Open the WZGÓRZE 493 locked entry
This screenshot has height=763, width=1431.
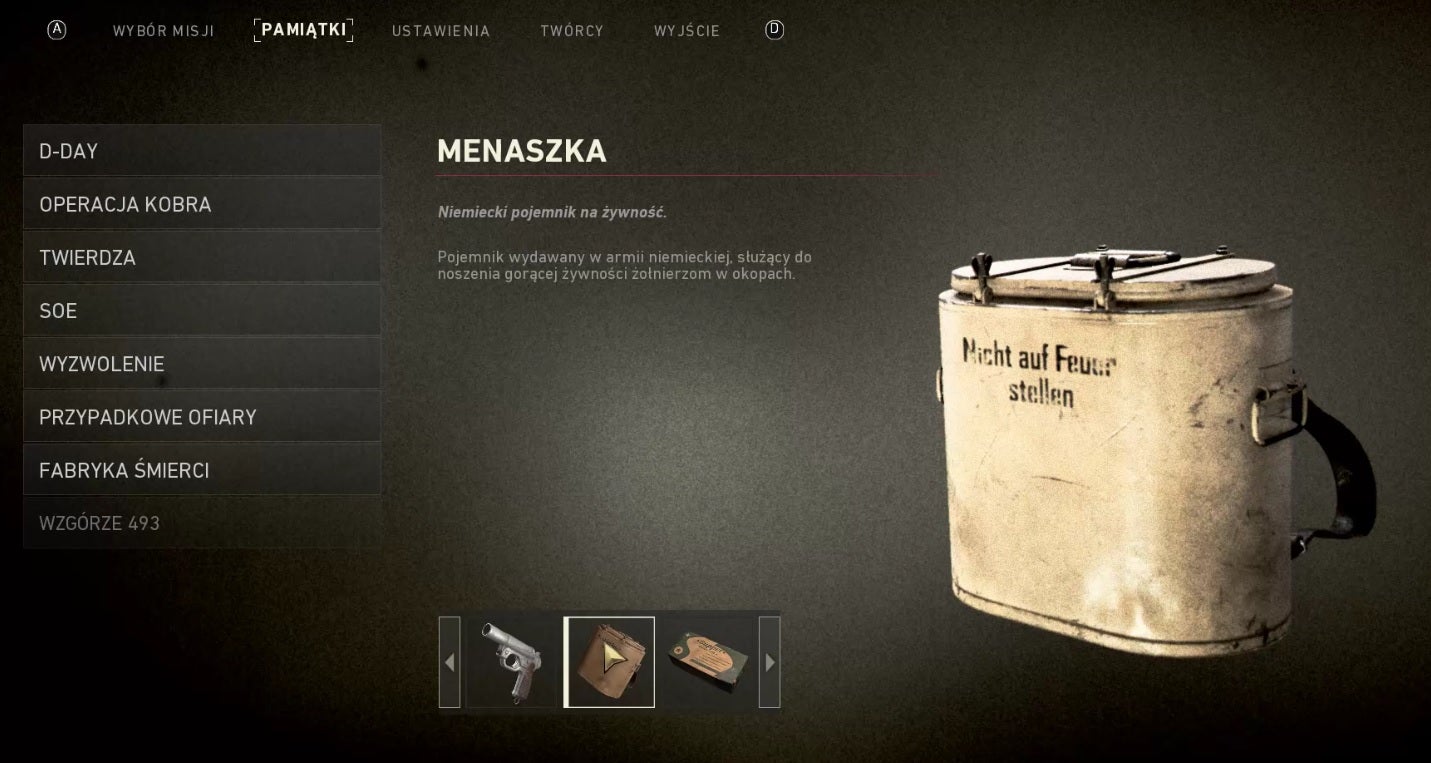tap(202, 522)
